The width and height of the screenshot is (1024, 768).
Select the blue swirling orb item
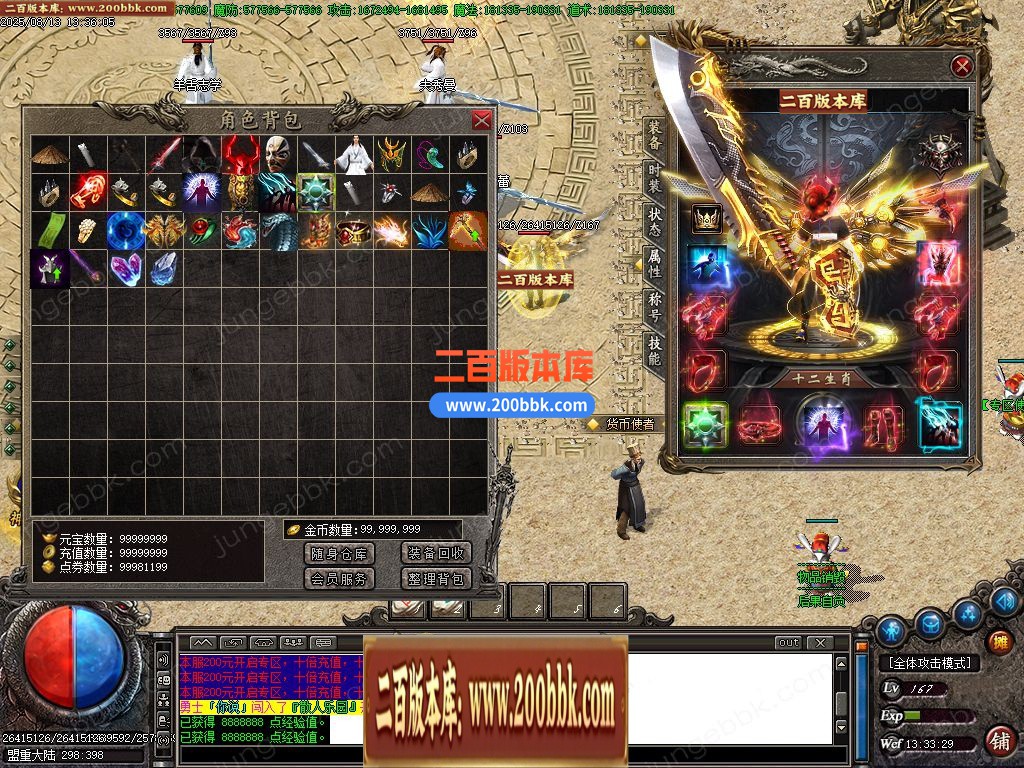[125, 230]
